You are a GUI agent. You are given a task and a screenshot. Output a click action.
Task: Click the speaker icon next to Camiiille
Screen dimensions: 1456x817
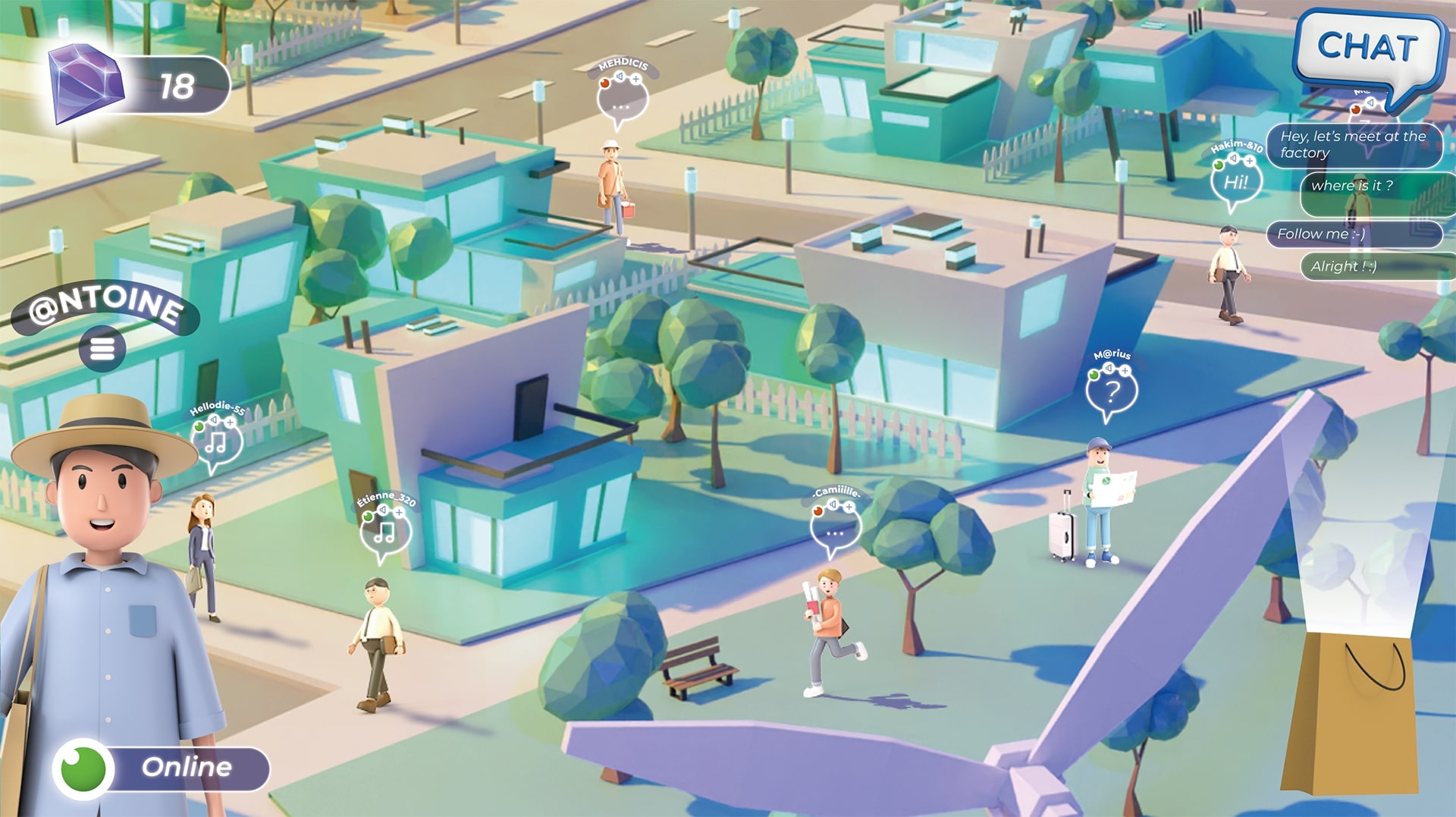coord(833,504)
